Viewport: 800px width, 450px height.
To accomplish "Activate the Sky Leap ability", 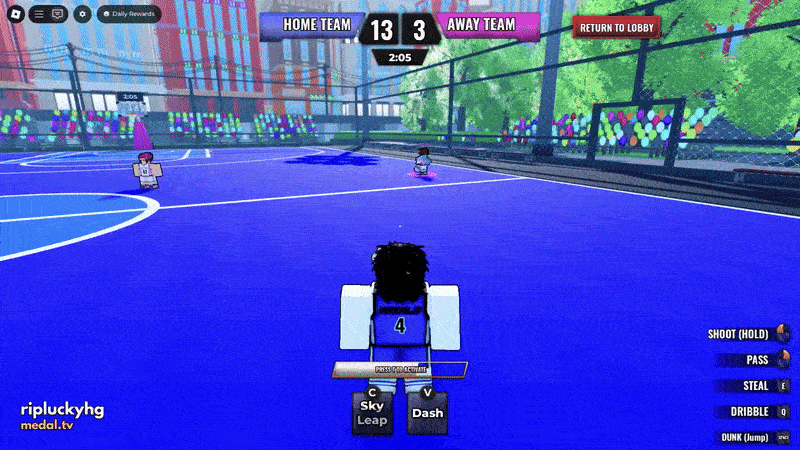I will tap(372, 412).
